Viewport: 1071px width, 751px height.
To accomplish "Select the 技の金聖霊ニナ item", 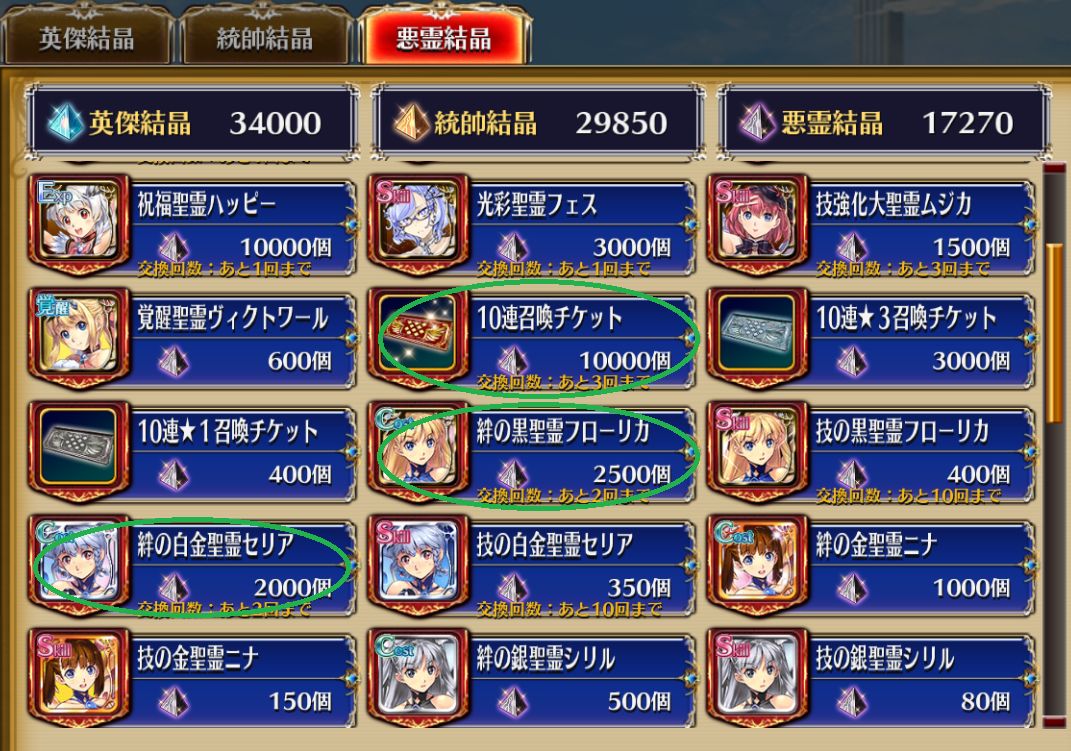I will pyautogui.click(x=195, y=678).
